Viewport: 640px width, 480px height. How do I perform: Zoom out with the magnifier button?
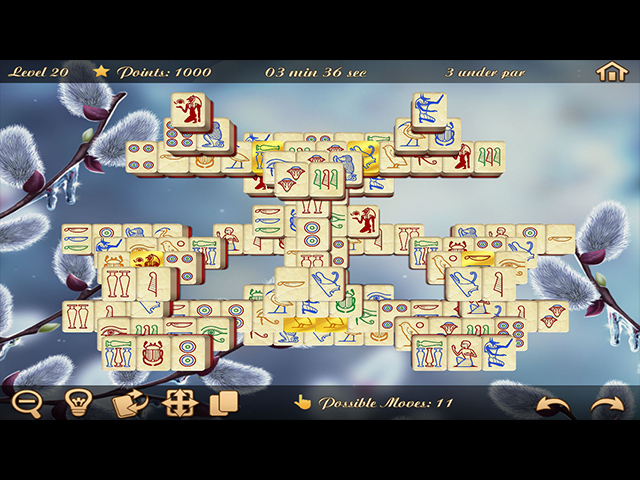pyautogui.click(x=27, y=404)
